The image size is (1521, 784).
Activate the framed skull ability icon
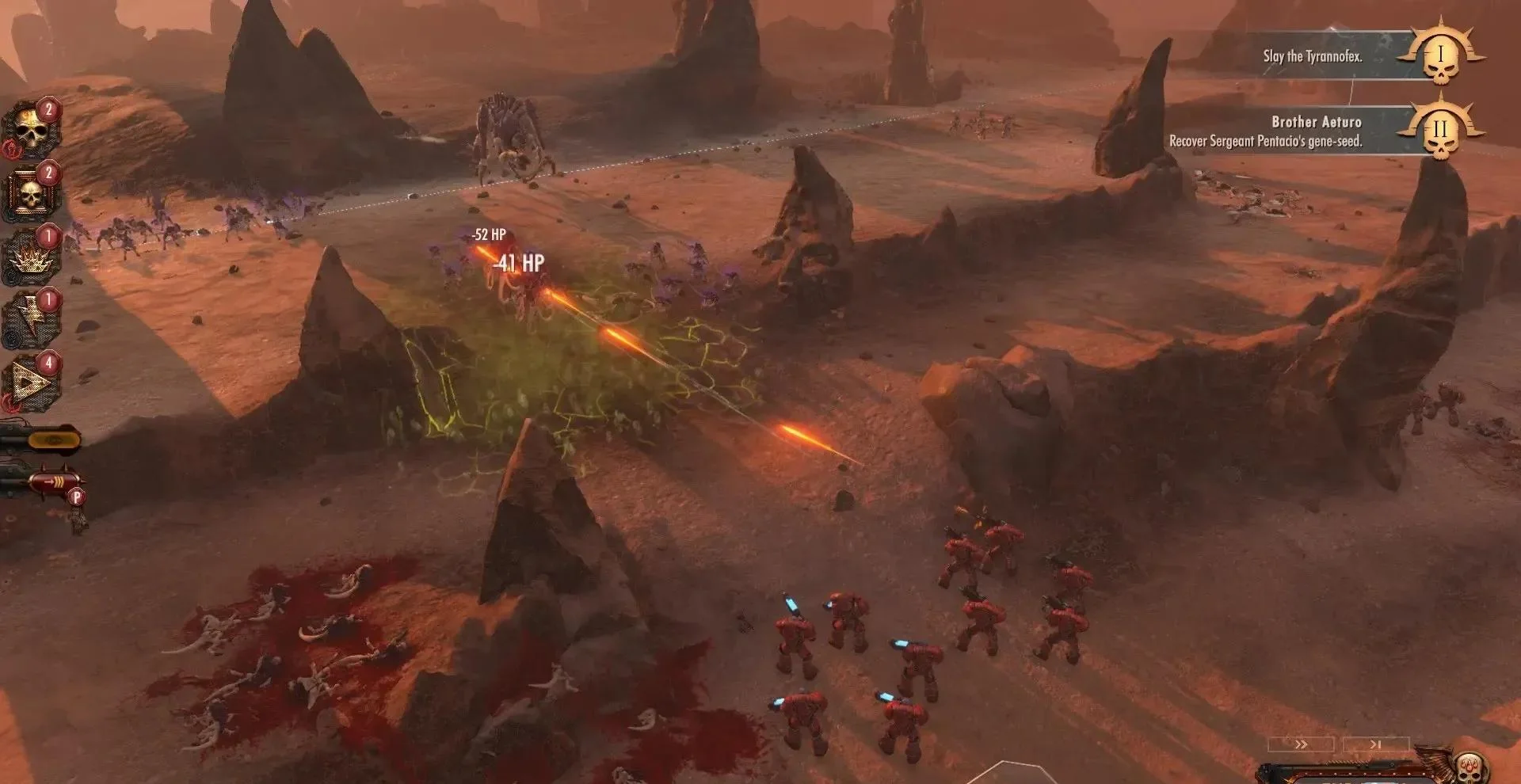tap(31, 193)
